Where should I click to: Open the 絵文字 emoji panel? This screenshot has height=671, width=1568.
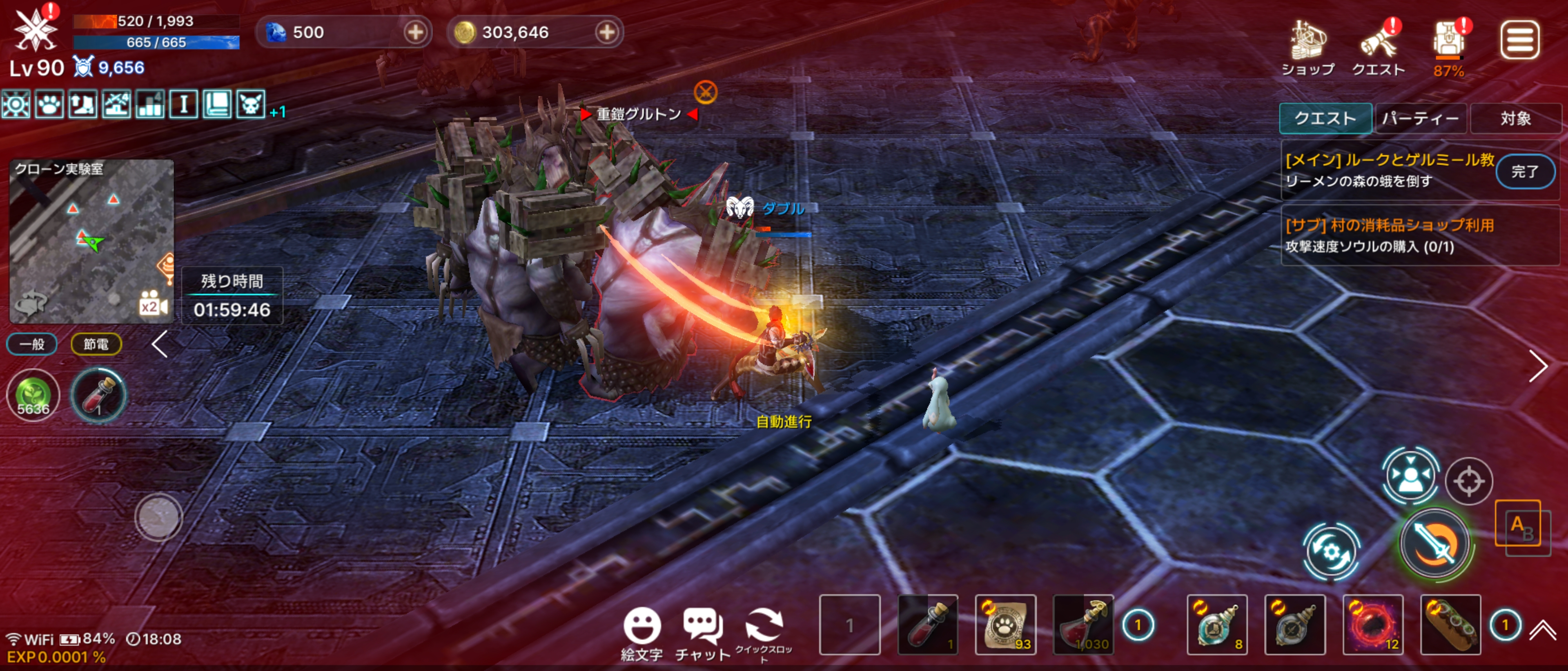pos(641,633)
